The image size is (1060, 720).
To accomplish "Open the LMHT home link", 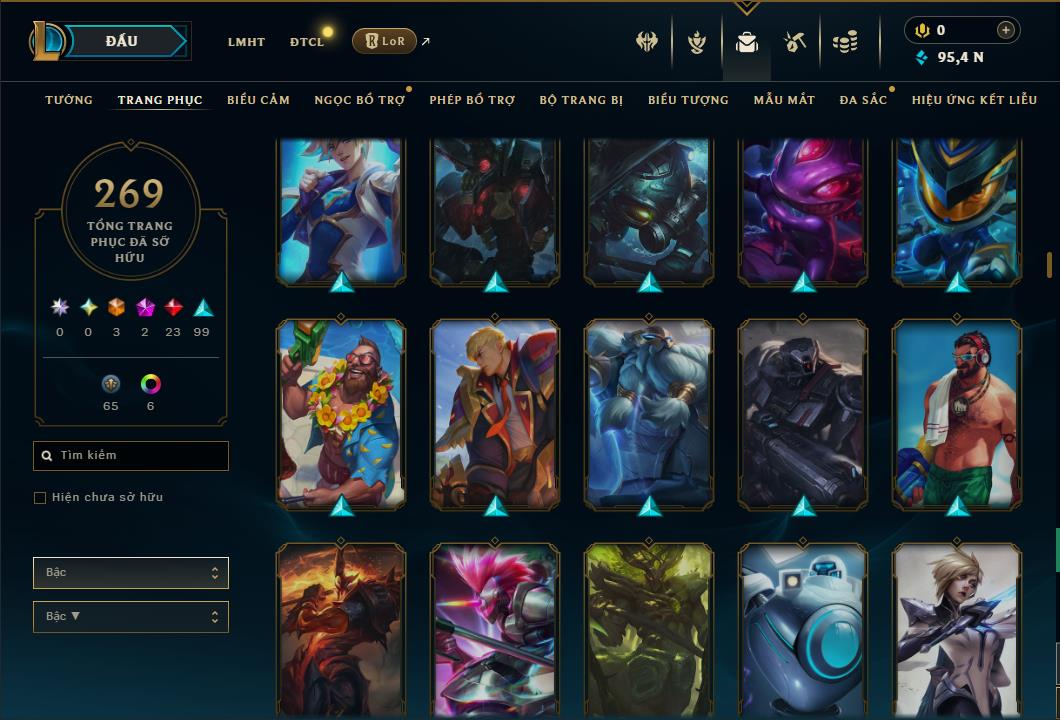I will click(246, 42).
